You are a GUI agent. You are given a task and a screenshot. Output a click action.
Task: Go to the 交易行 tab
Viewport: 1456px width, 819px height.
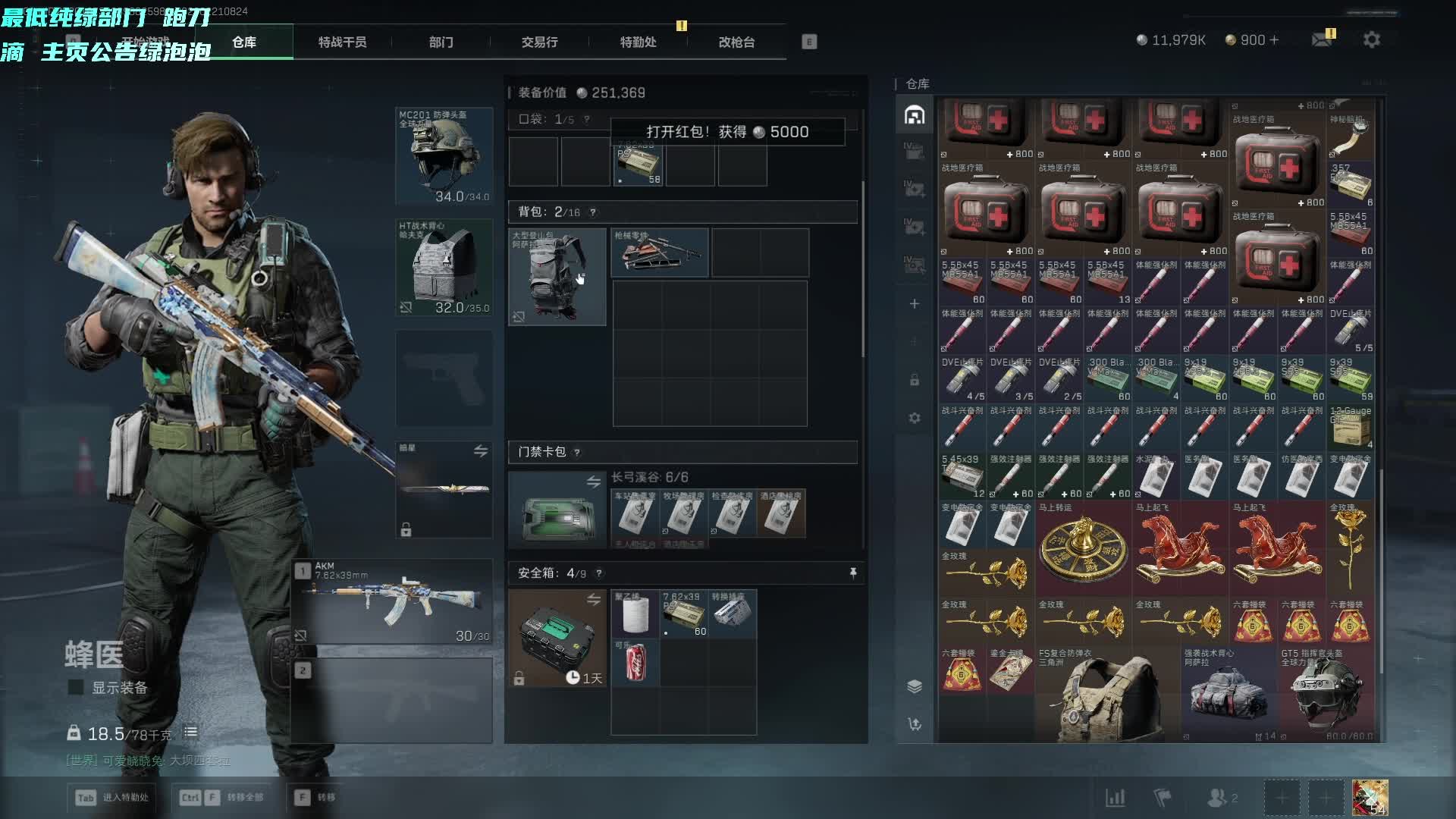tap(539, 42)
